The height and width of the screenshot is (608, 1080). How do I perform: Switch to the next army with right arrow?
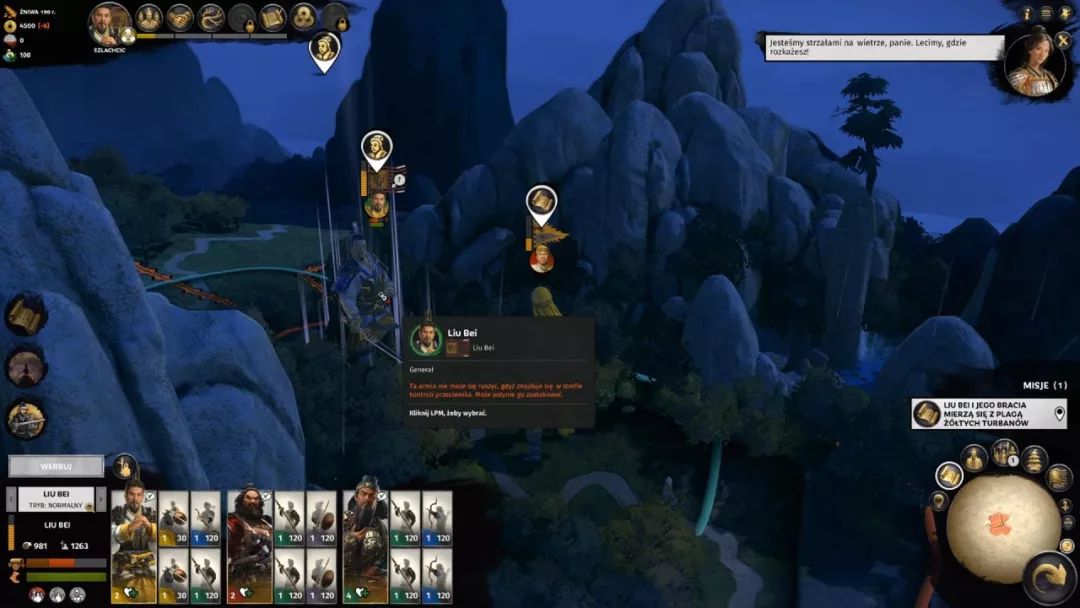pos(101,499)
